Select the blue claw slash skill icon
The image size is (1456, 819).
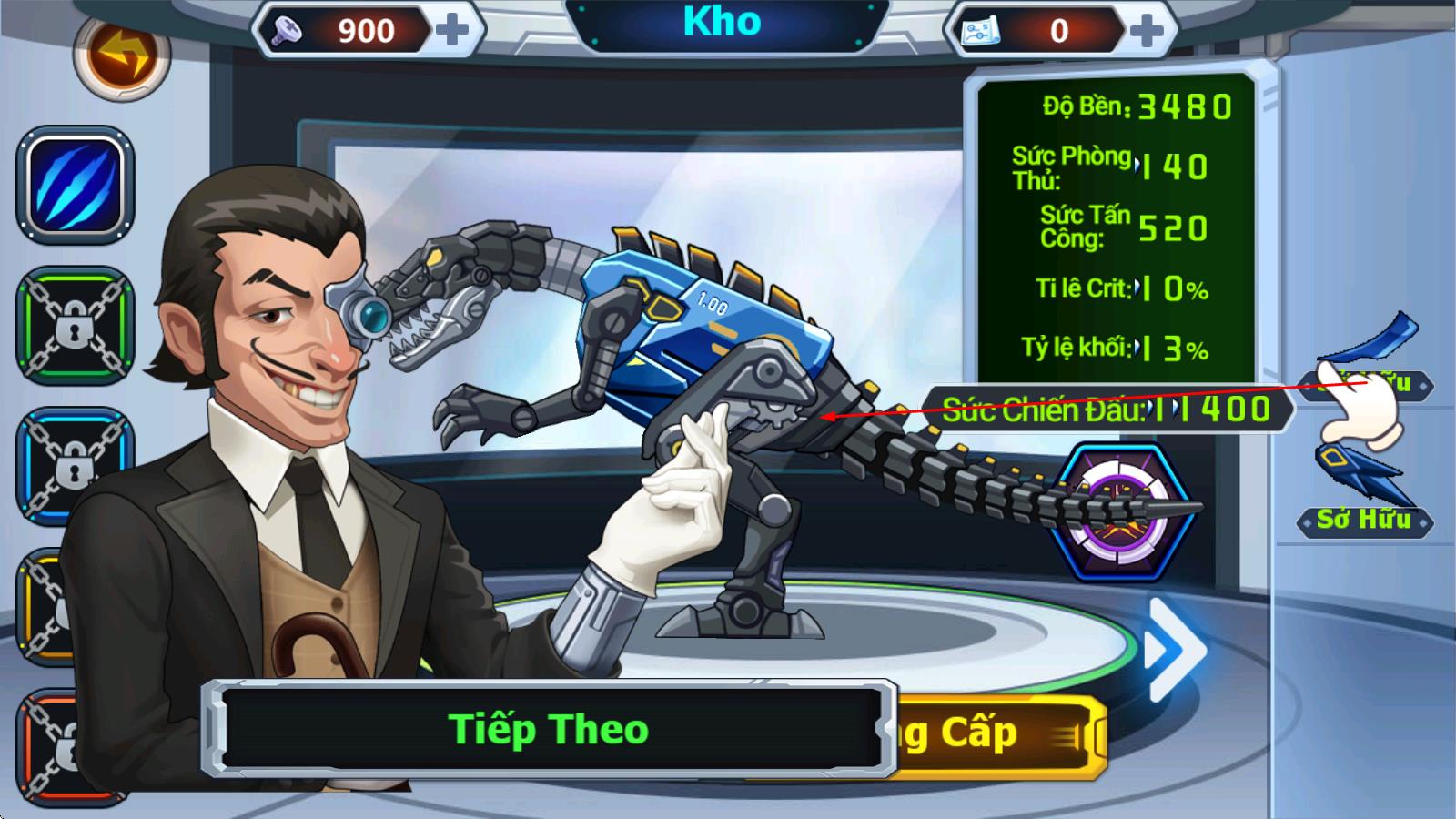point(75,185)
